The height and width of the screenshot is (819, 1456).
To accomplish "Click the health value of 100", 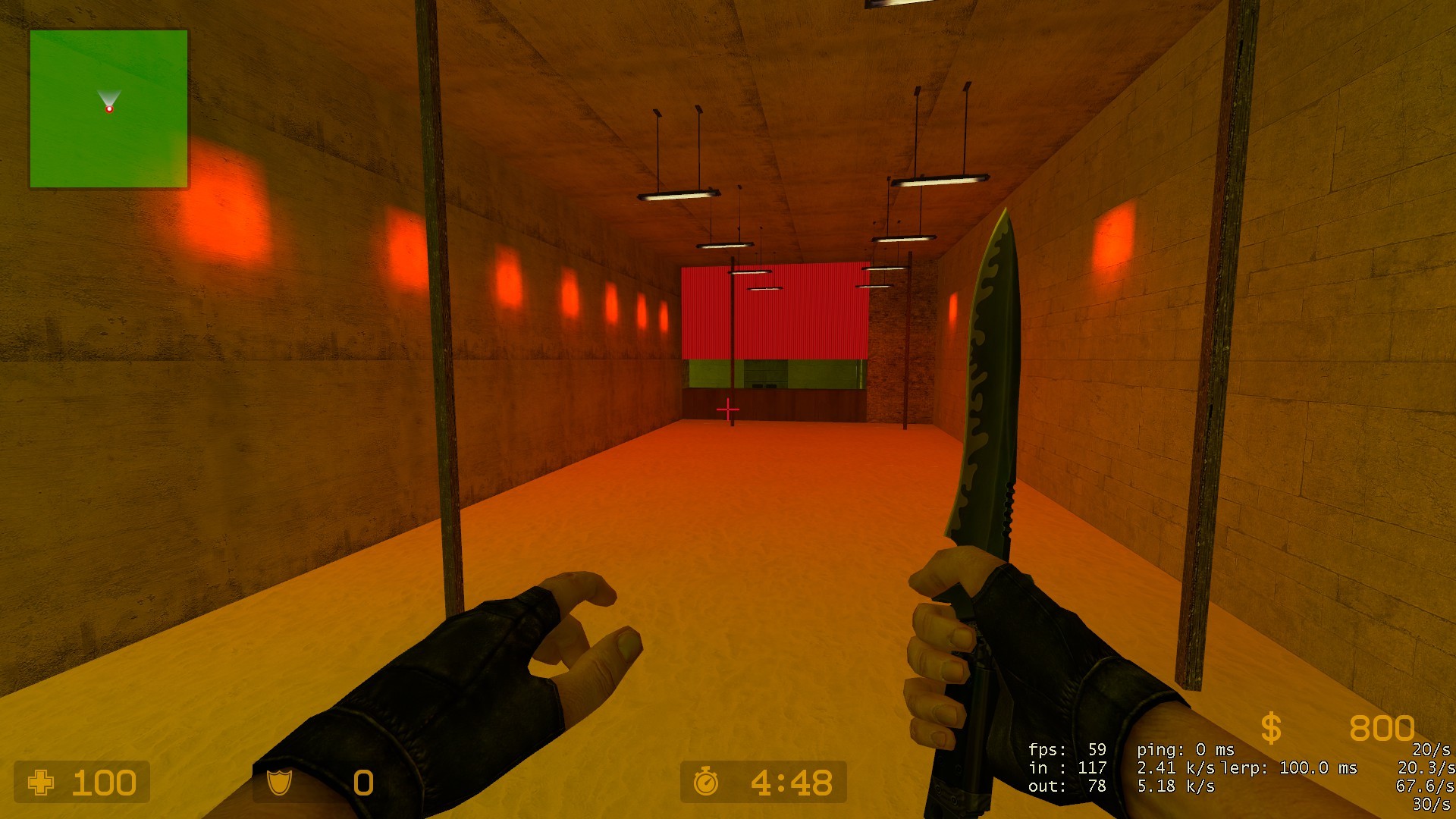I will pyautogui.click(x=105, y=782).
